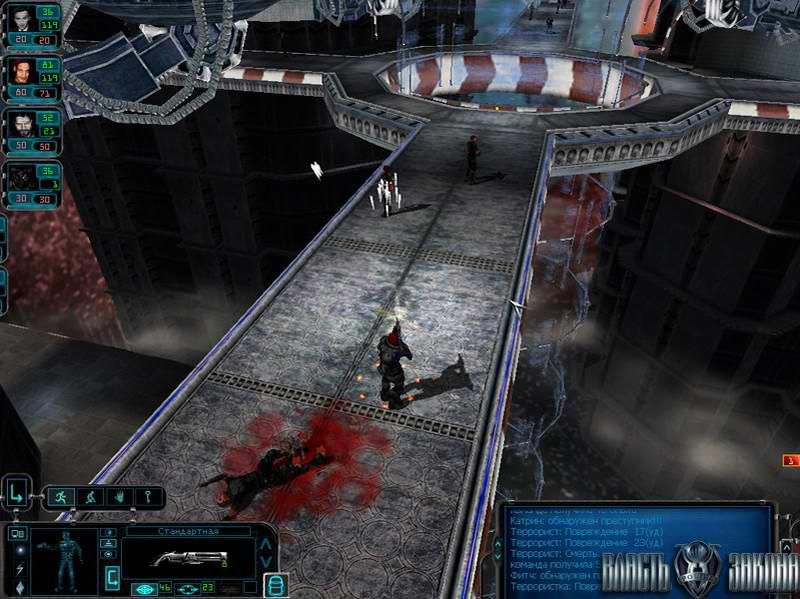The image size is (800, 599).
Task: Switch to the crouching stance icon
Action: pyautogui.click(x=90, y=496)
